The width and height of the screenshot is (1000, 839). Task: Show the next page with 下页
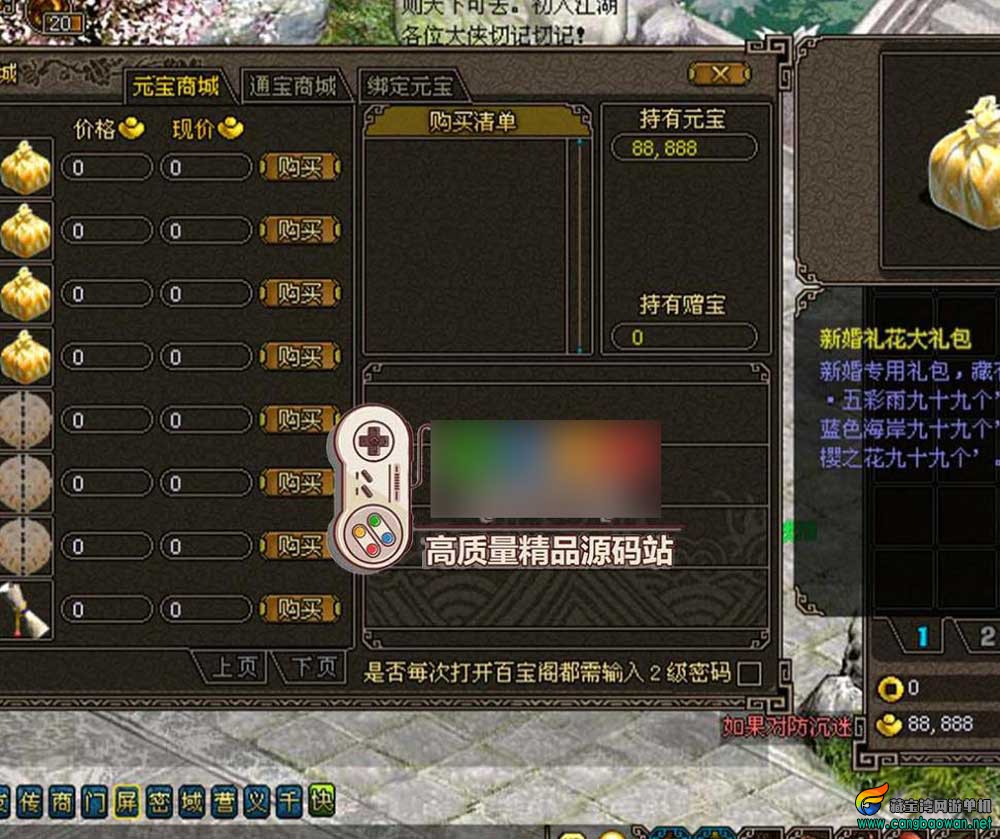tap(315, 667)
